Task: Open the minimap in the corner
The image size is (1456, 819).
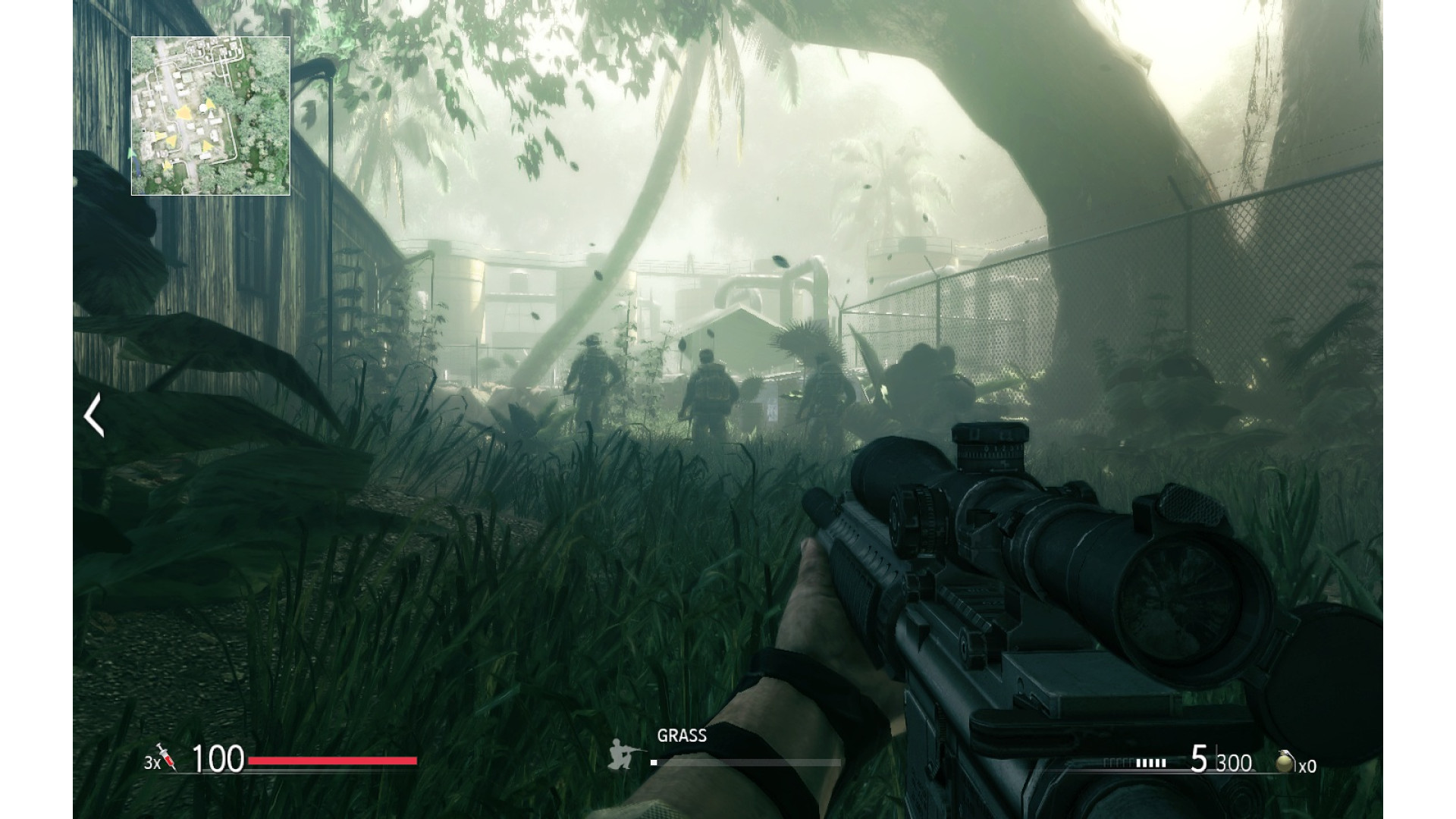Action: coord(211,116)
